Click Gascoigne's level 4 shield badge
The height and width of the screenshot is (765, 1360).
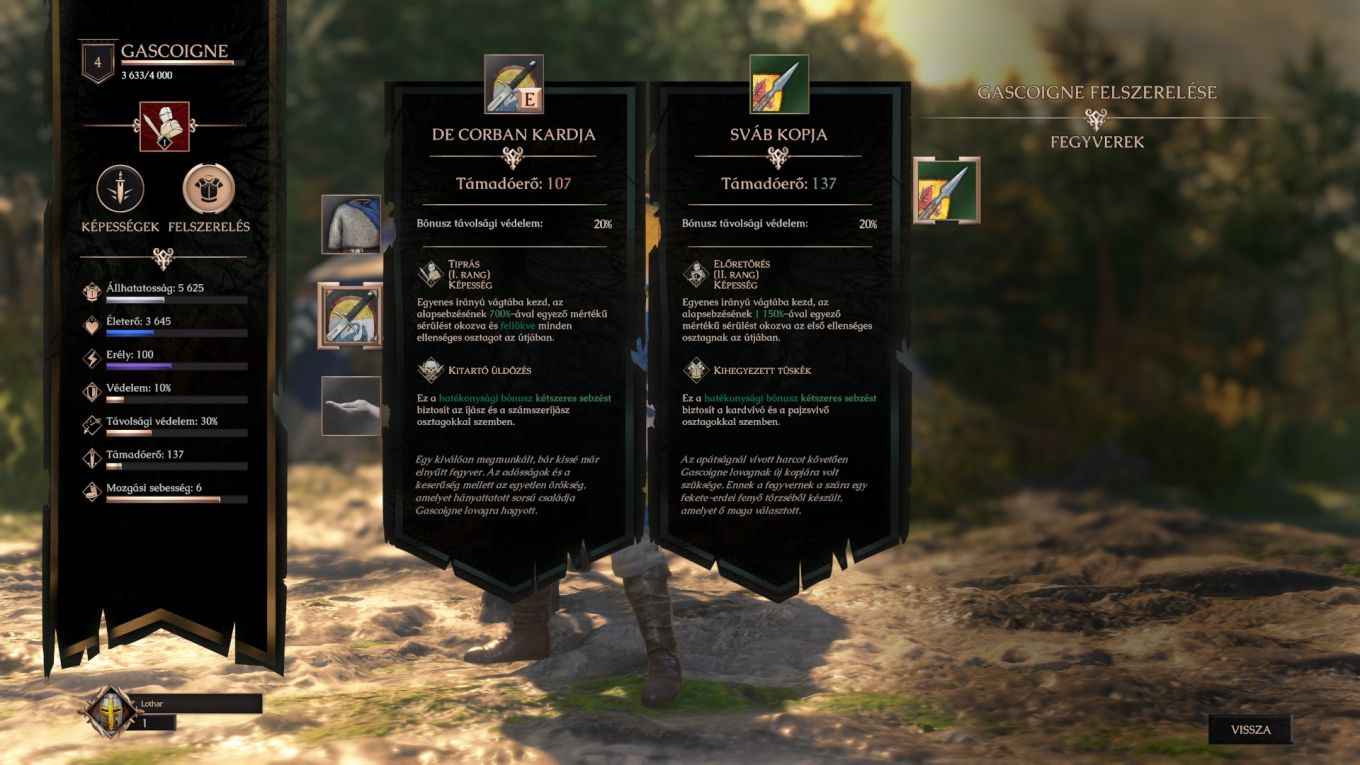pyautogui.click(x=98, y=61)
